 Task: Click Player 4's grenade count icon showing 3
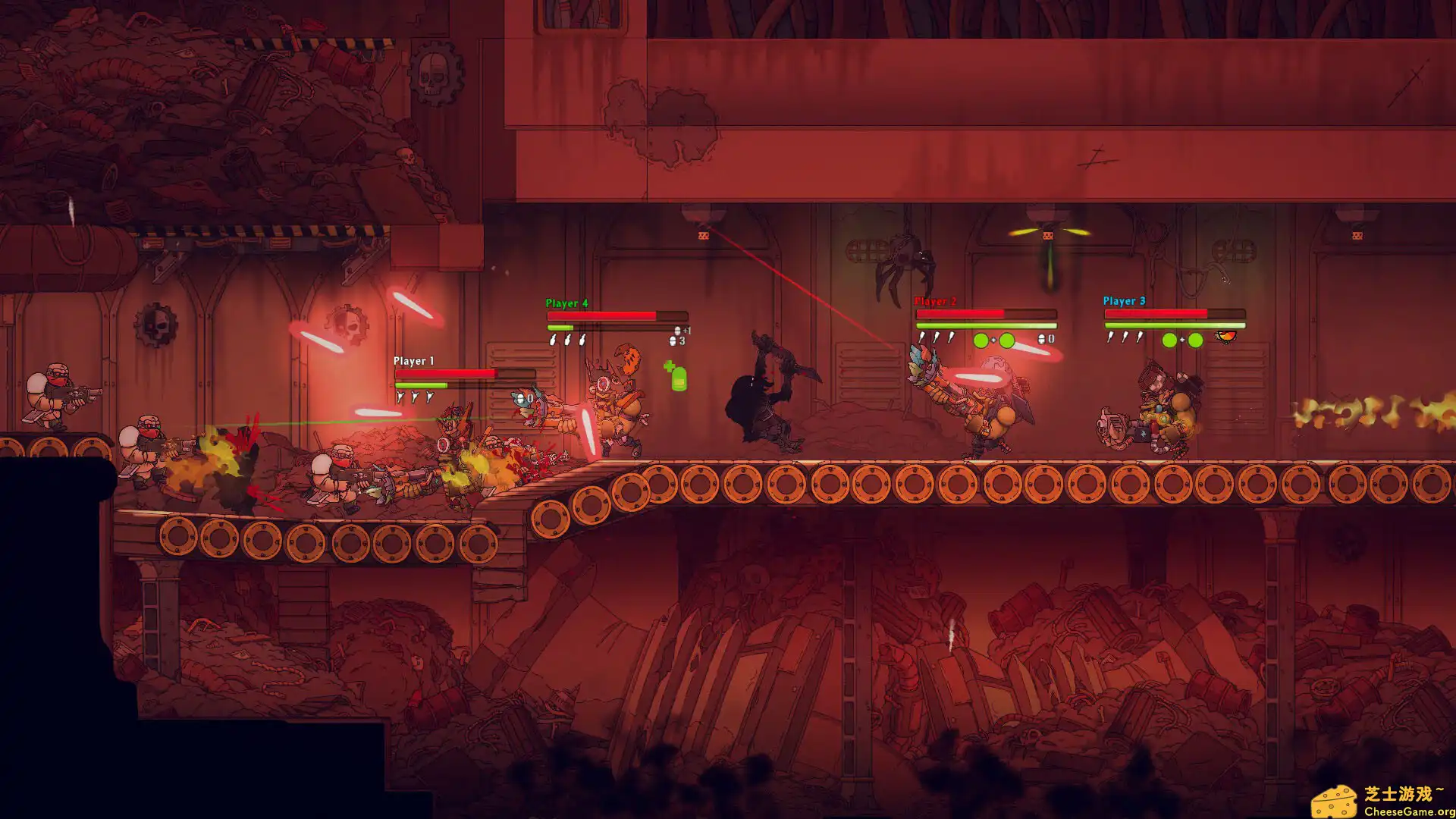[x=673, y=341]
